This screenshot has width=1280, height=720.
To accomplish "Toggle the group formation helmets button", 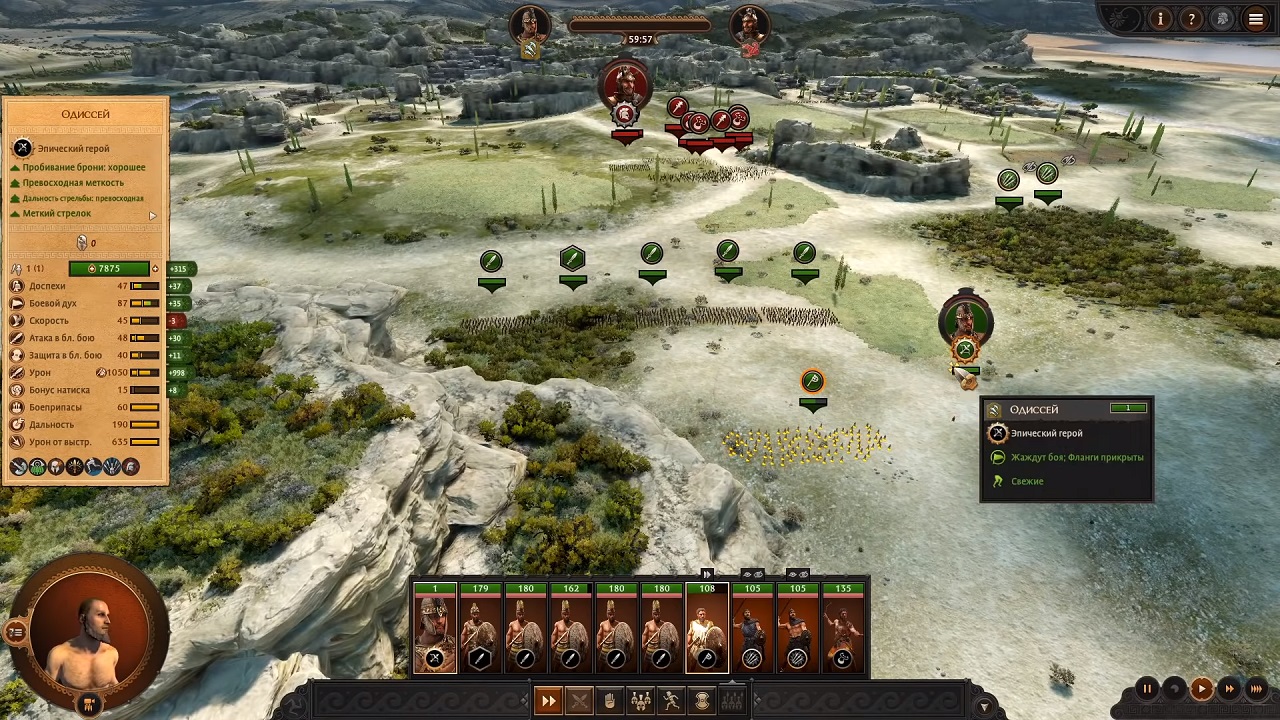I will pyautogui.click(x=641, y=701).
